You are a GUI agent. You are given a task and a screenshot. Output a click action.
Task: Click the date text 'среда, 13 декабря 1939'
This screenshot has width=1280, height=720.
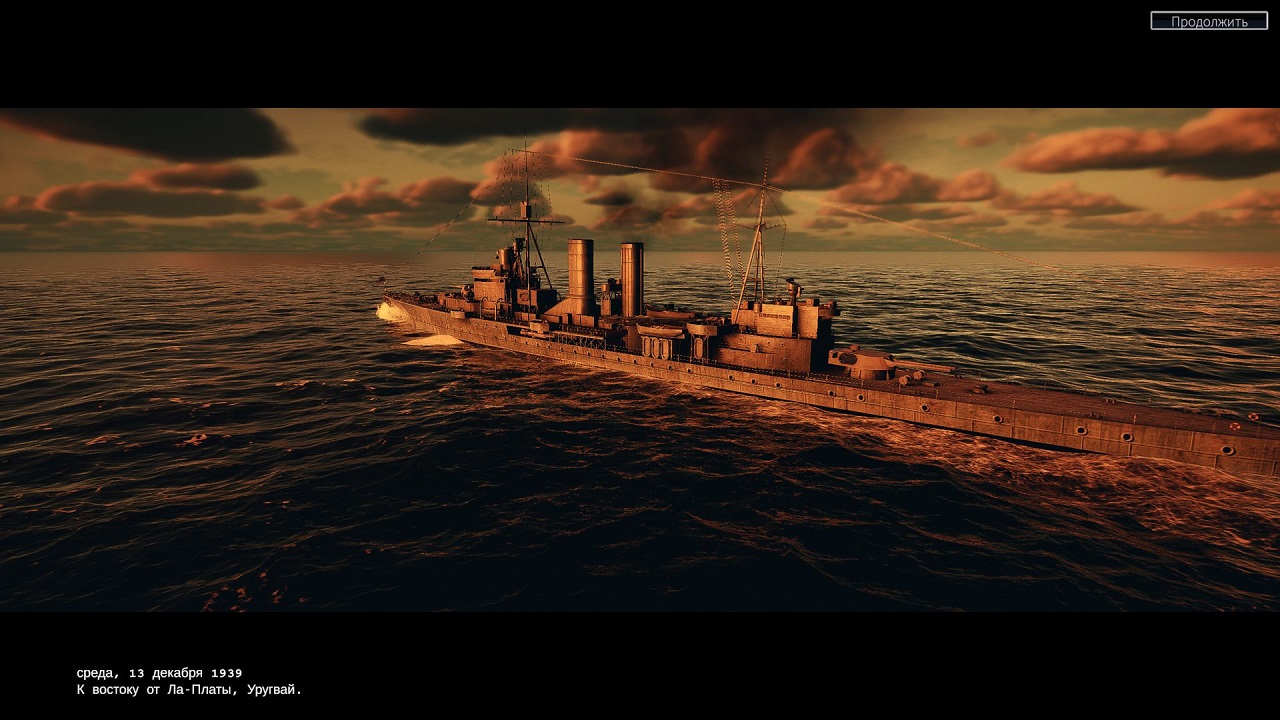[157, 671]
